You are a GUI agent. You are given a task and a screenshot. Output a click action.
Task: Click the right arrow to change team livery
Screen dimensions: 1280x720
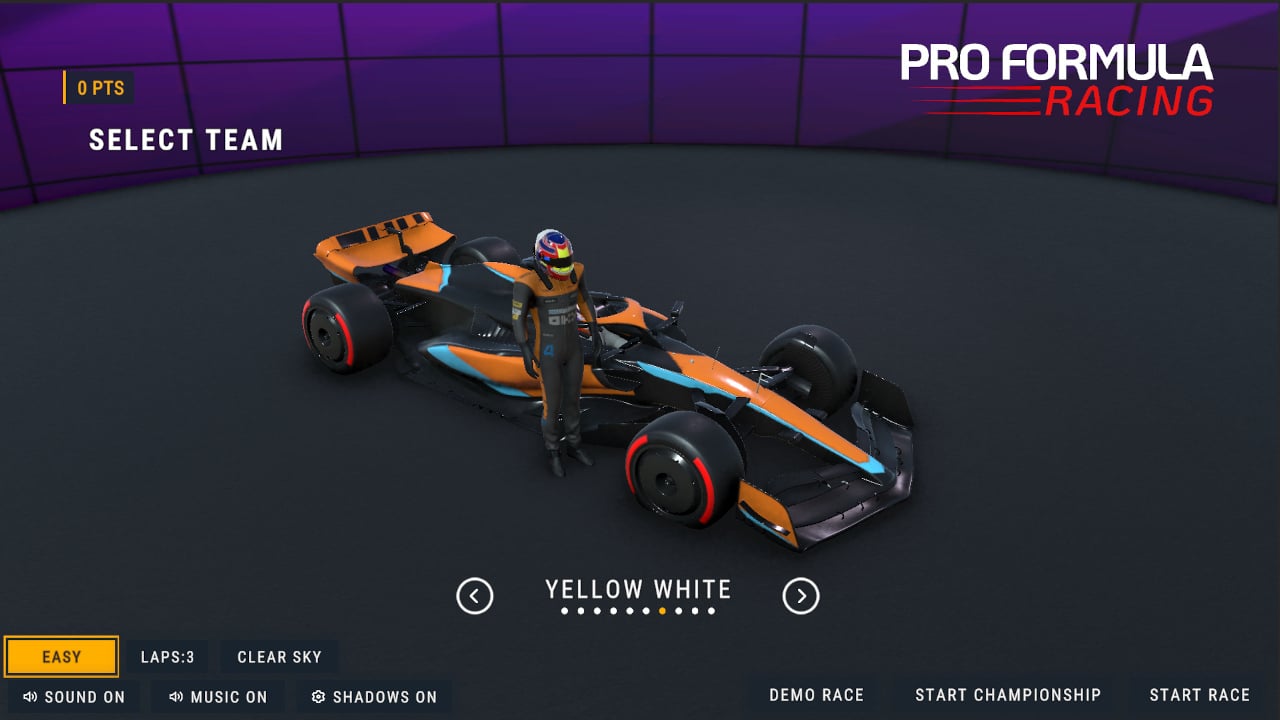[x=799, y=594]
